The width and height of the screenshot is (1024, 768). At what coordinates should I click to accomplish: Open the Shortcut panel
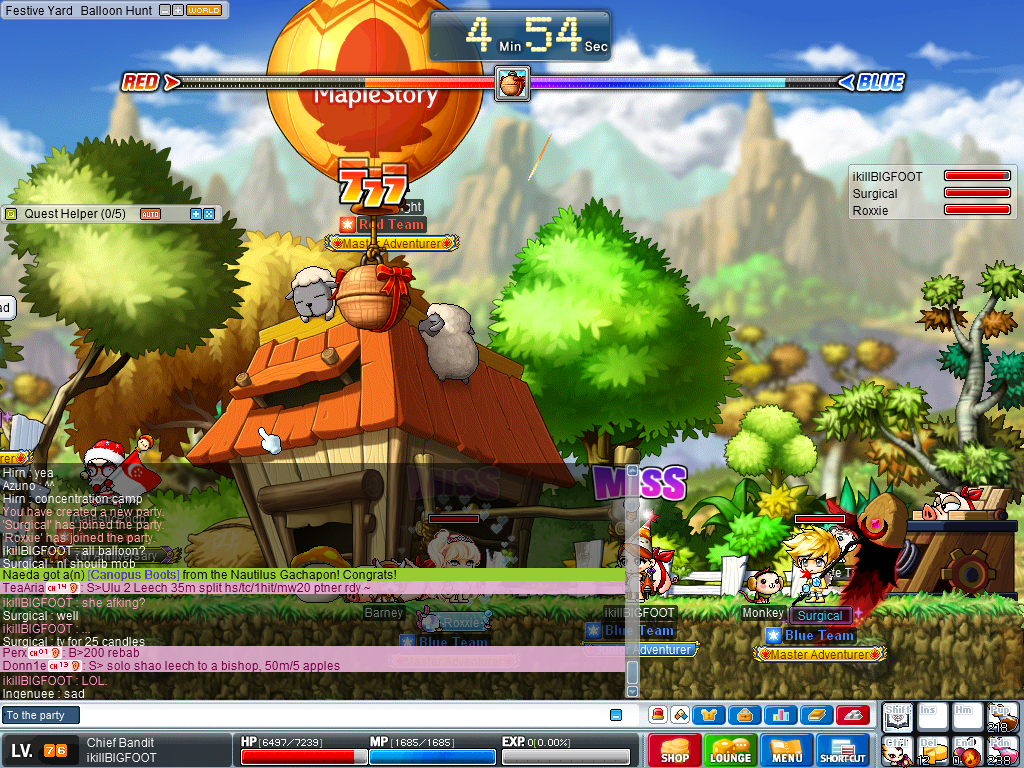point(843,751)
